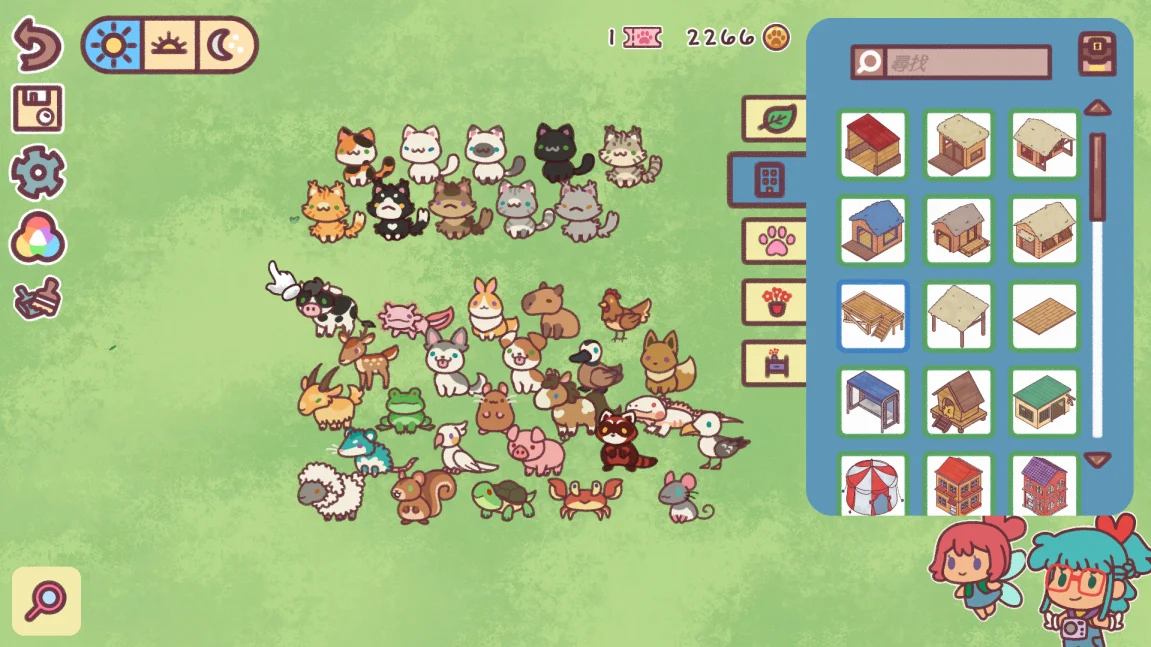Viewport: 1151px width, 647px height.
Task: Save the game with the floppy disk icon
Action: pos(37,109)
